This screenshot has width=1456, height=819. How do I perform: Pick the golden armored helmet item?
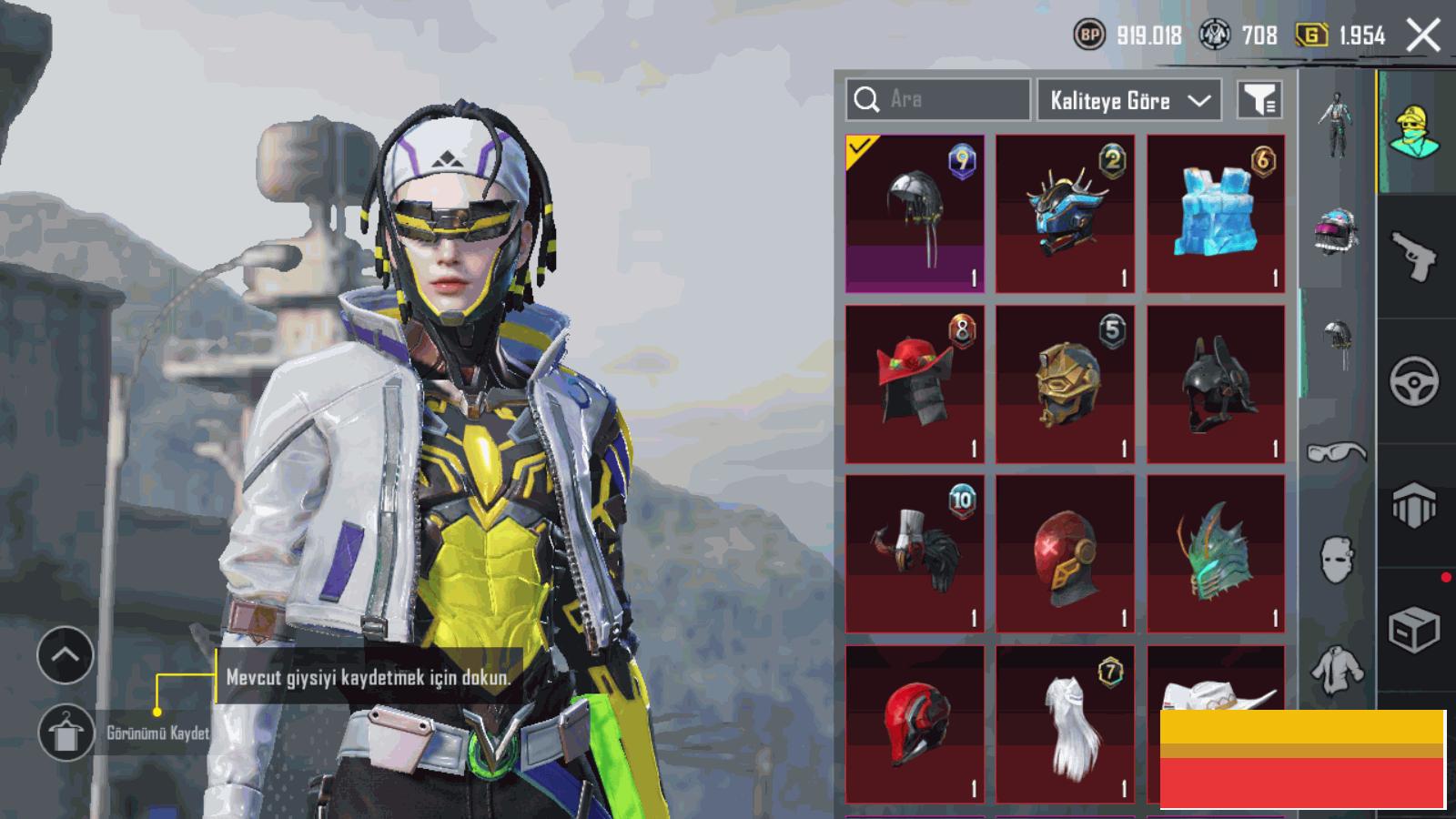1065,383
